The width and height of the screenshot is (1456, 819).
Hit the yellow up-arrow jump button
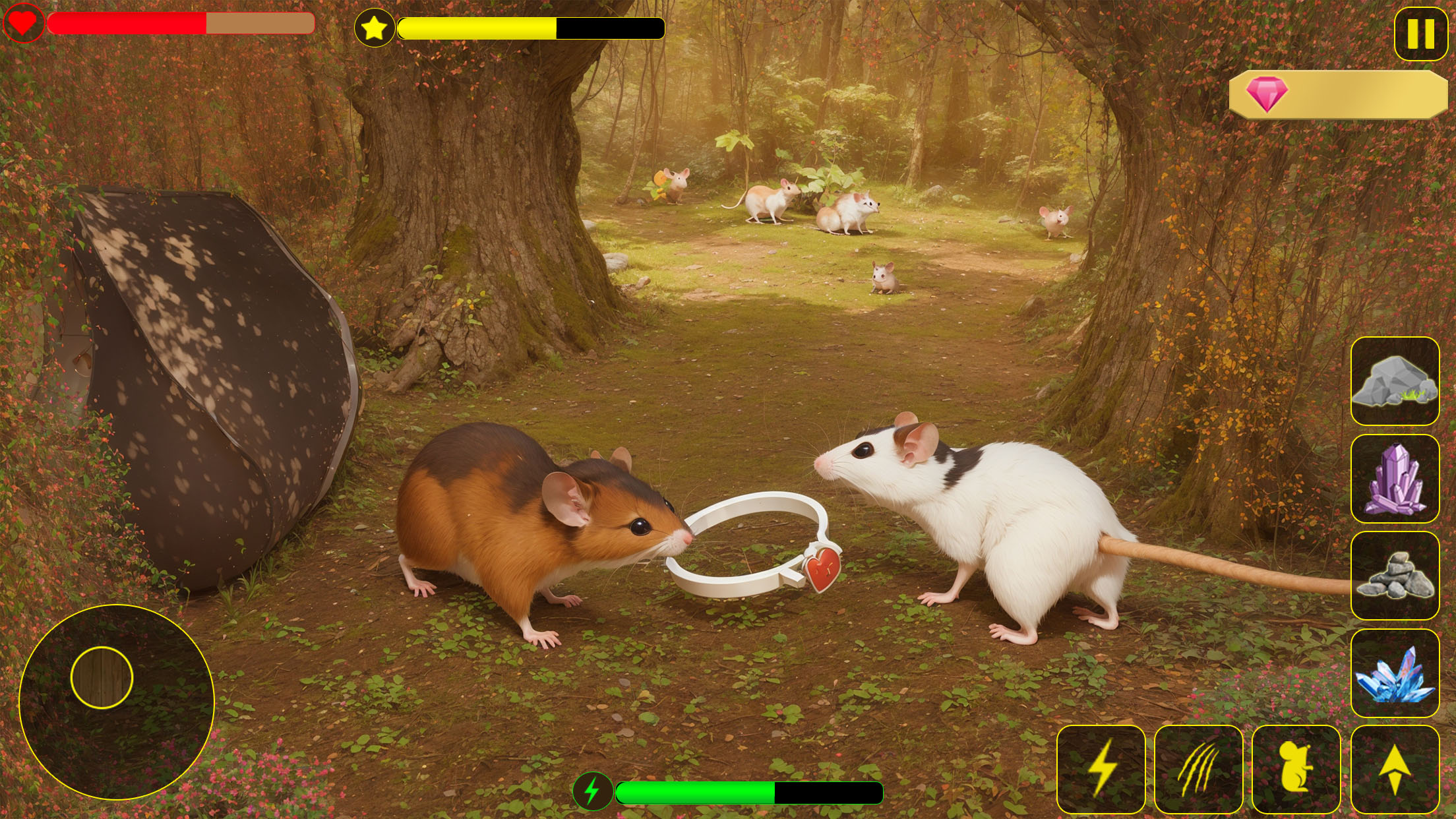[1395, 769]
